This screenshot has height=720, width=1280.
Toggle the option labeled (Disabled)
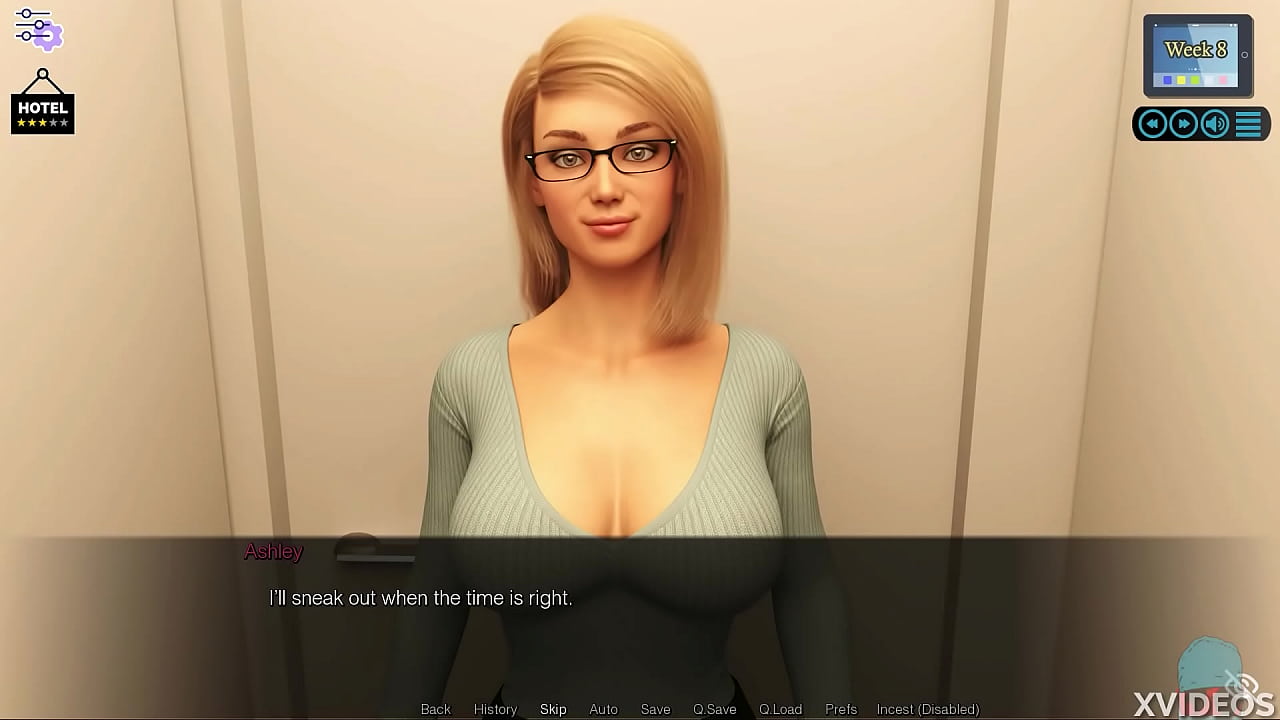927,709
